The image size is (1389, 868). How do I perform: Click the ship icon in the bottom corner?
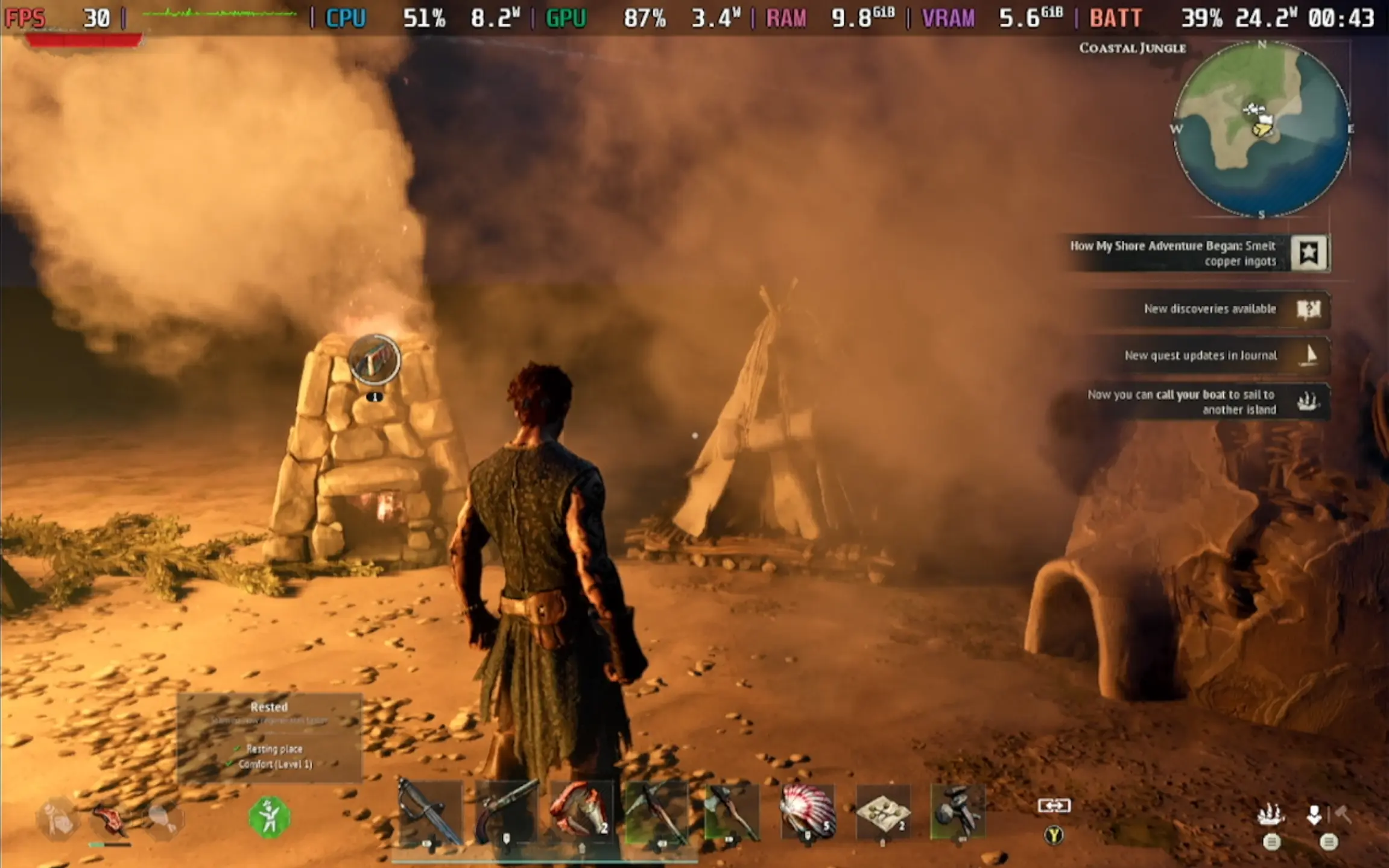click(1271, 816)
